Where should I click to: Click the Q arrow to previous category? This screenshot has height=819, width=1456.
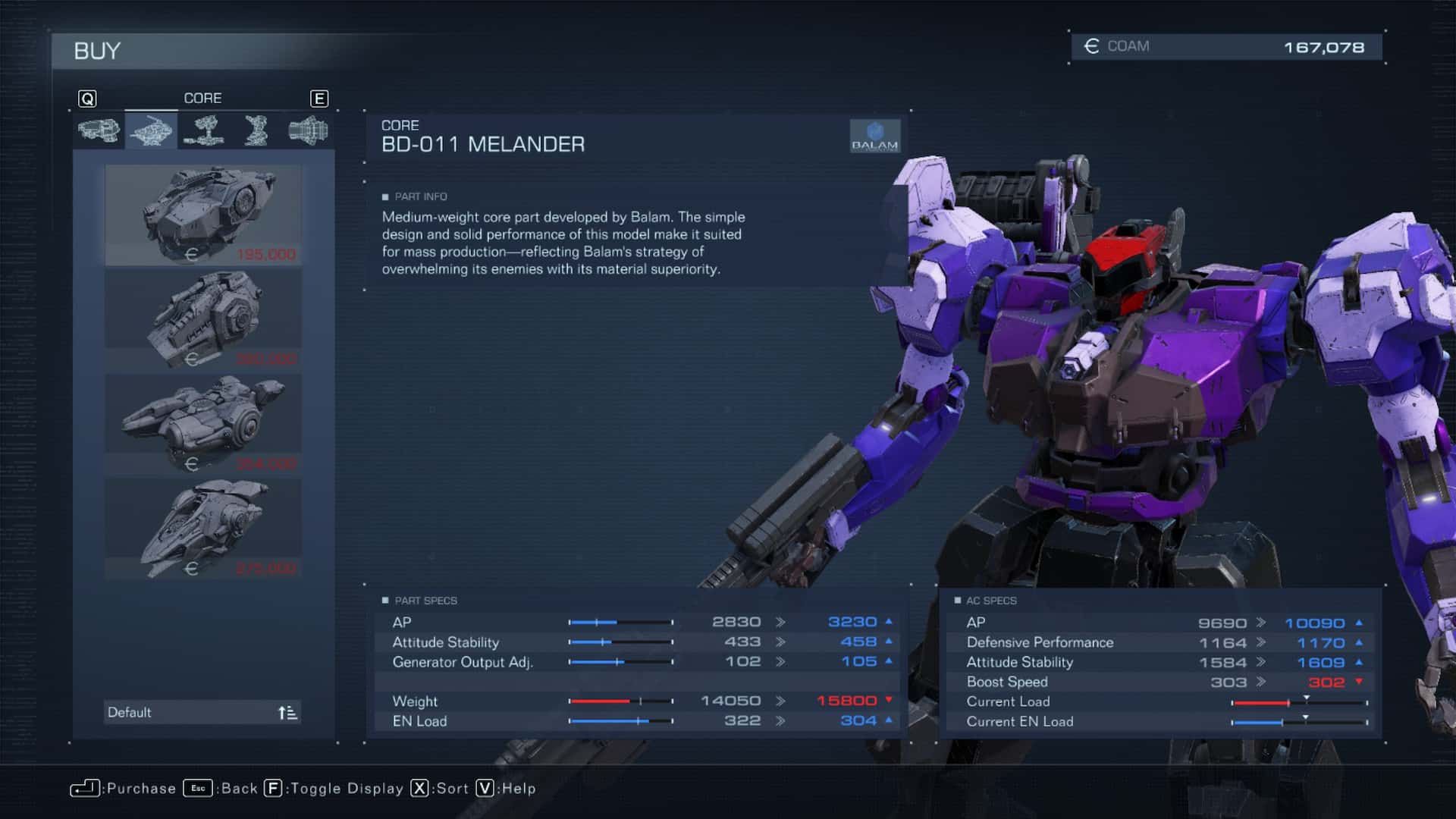[x=88, y=98]
